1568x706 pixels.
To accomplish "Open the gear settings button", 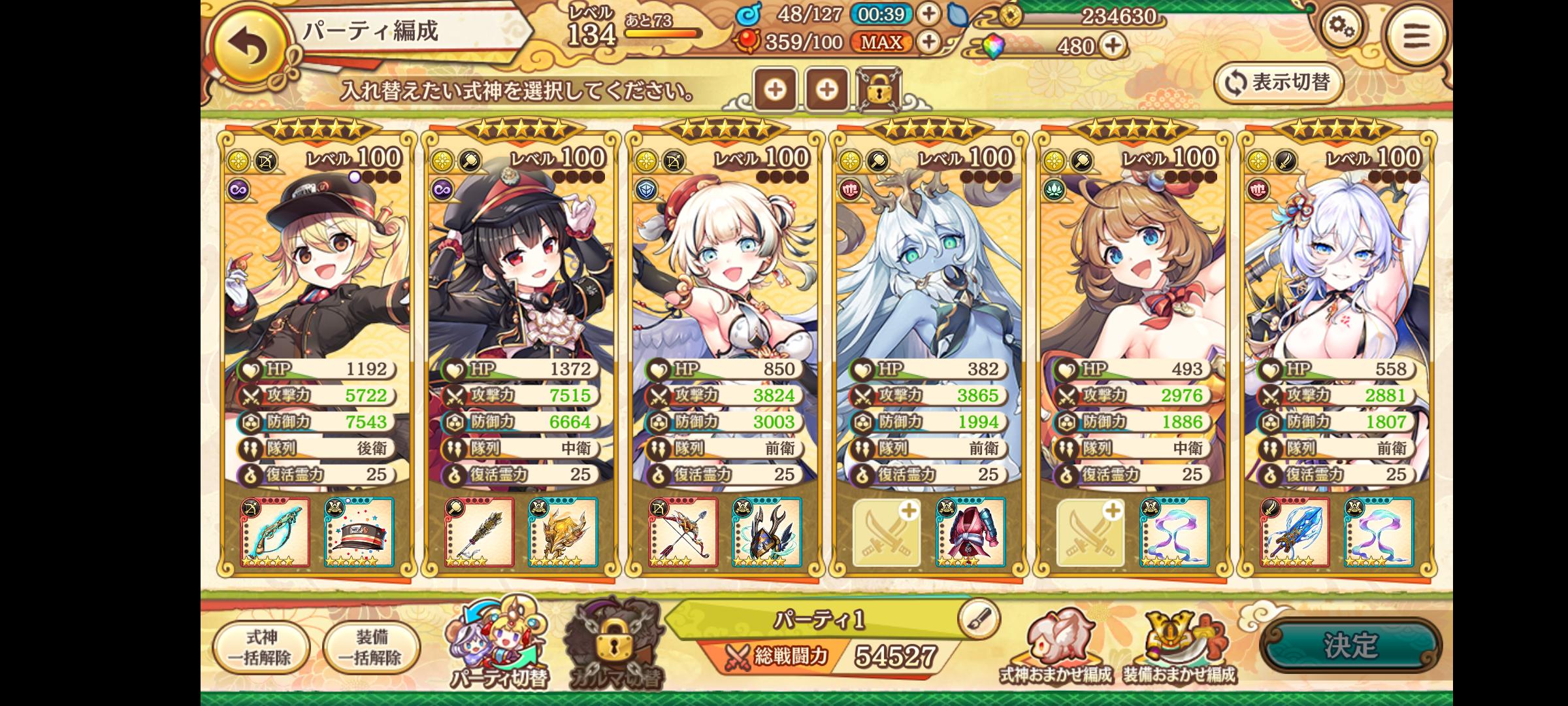I will 1341,29.
